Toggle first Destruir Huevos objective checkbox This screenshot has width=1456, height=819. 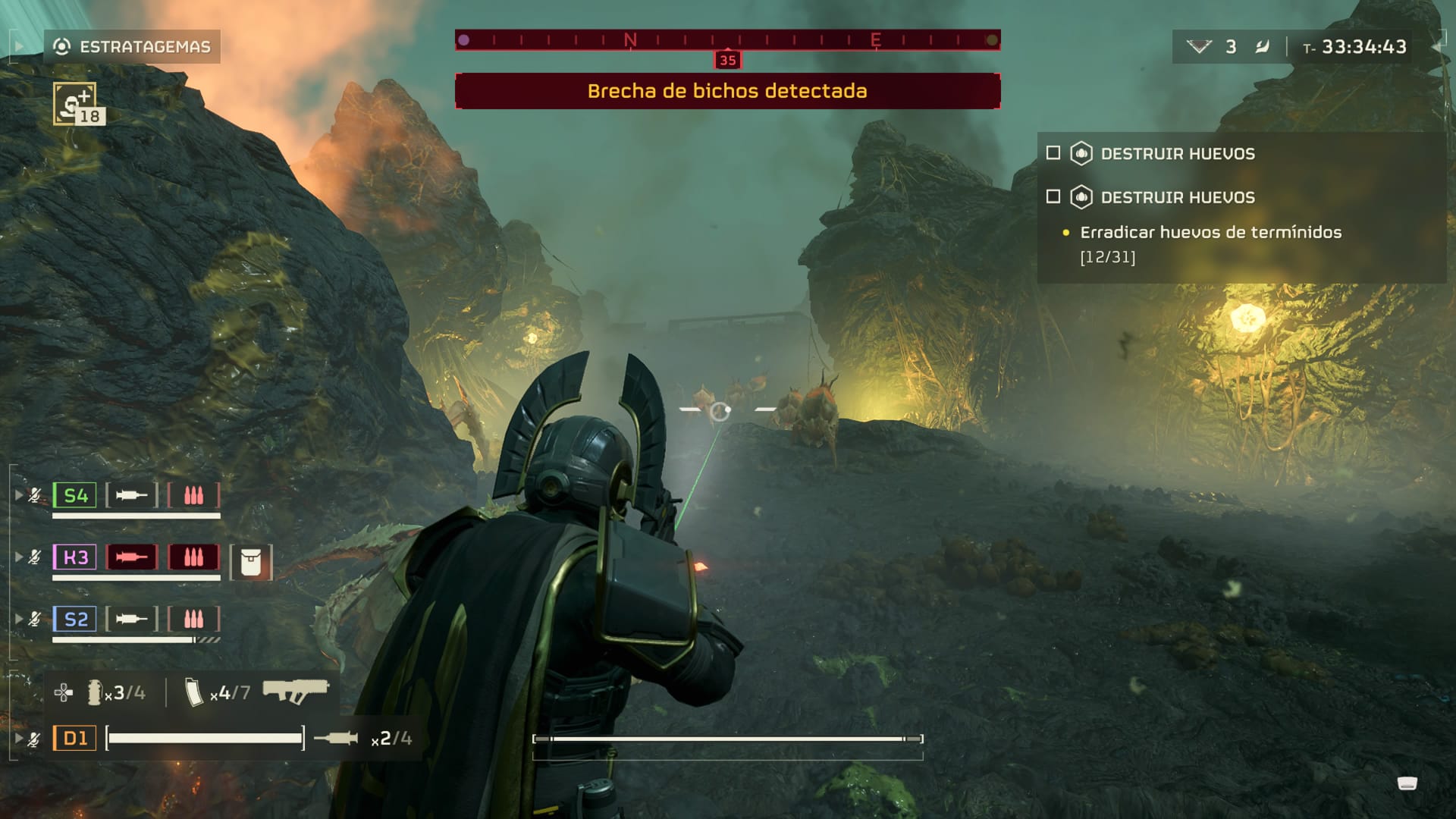click(1053, 153)
